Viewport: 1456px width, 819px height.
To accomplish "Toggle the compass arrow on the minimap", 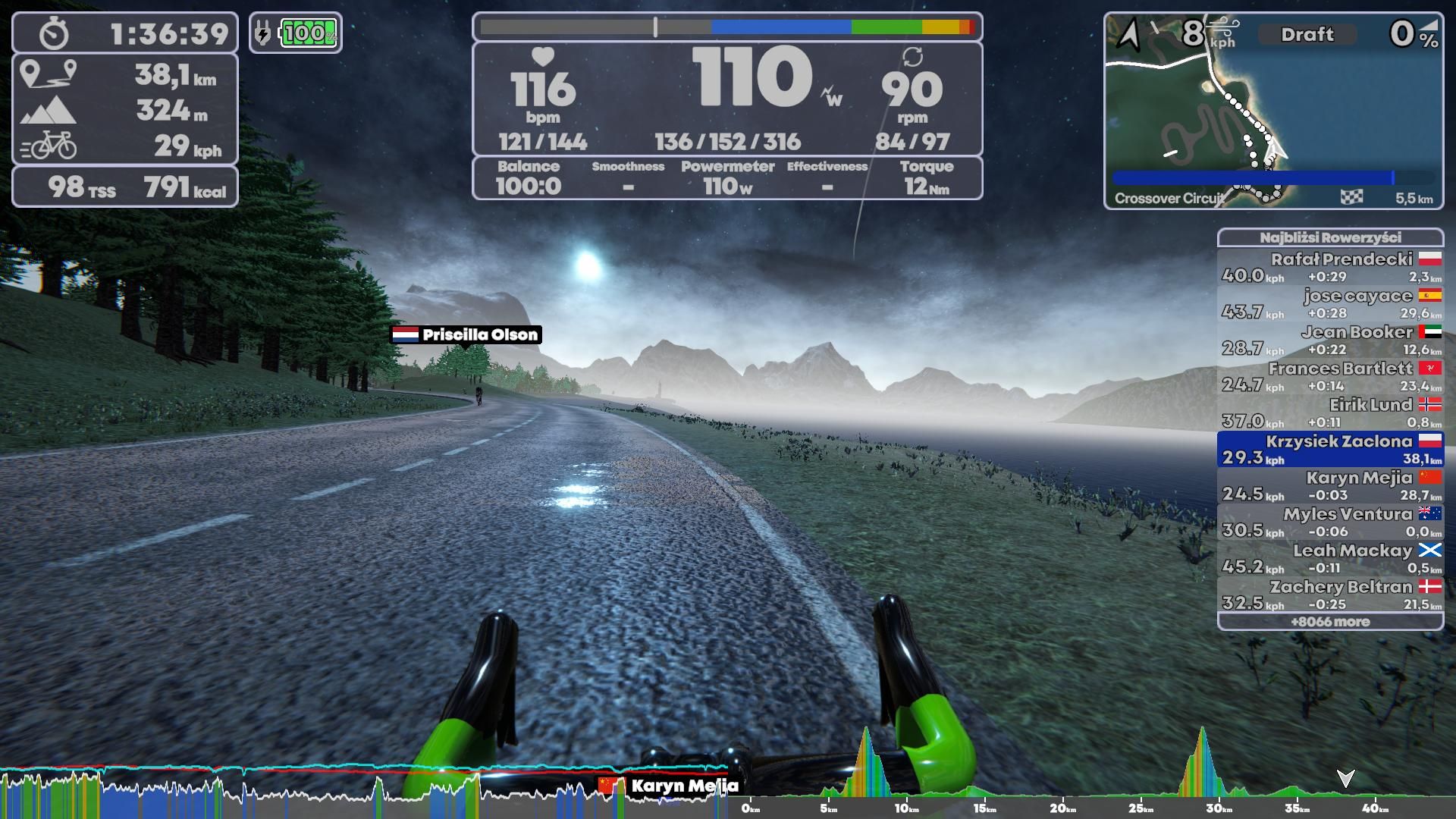I will (1129, 33).
